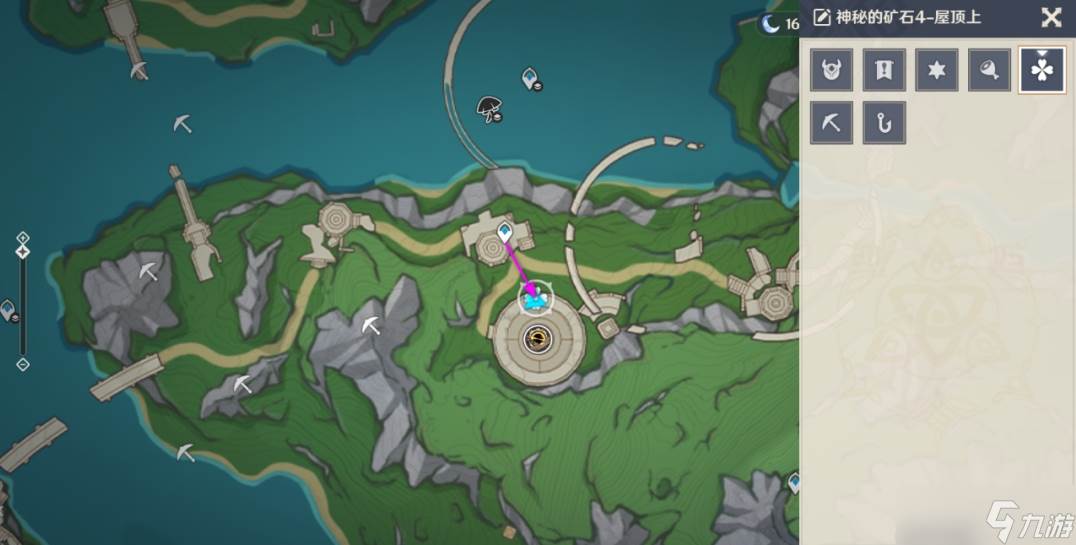Viewport: 1076px width, 545px height.
Task: Select the four-leaf clover pin icon
Action: pyautogui.click(x=1041, y=71)
